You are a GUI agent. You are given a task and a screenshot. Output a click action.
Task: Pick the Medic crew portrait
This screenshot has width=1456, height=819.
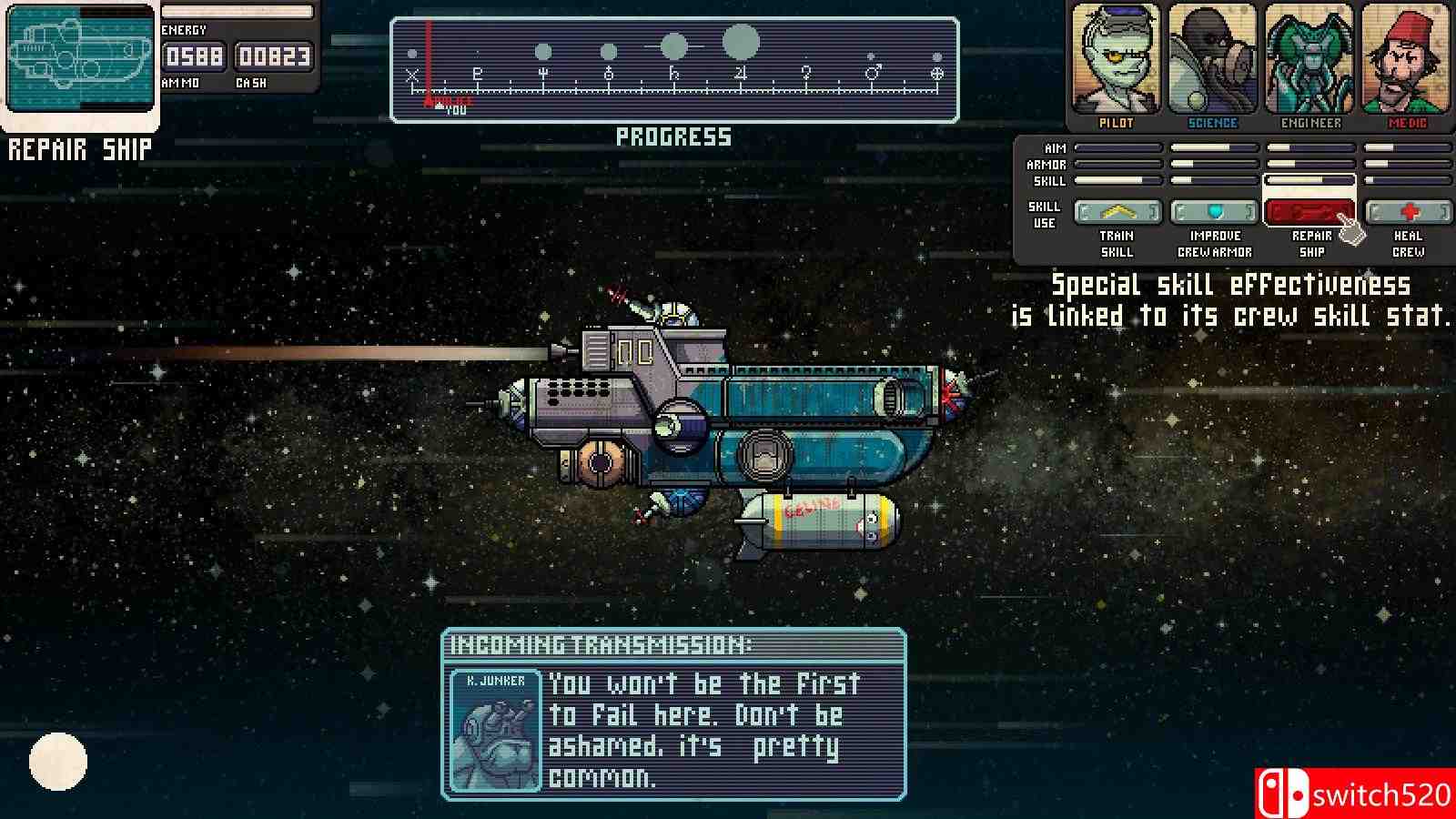click(x=1407, y=60)
